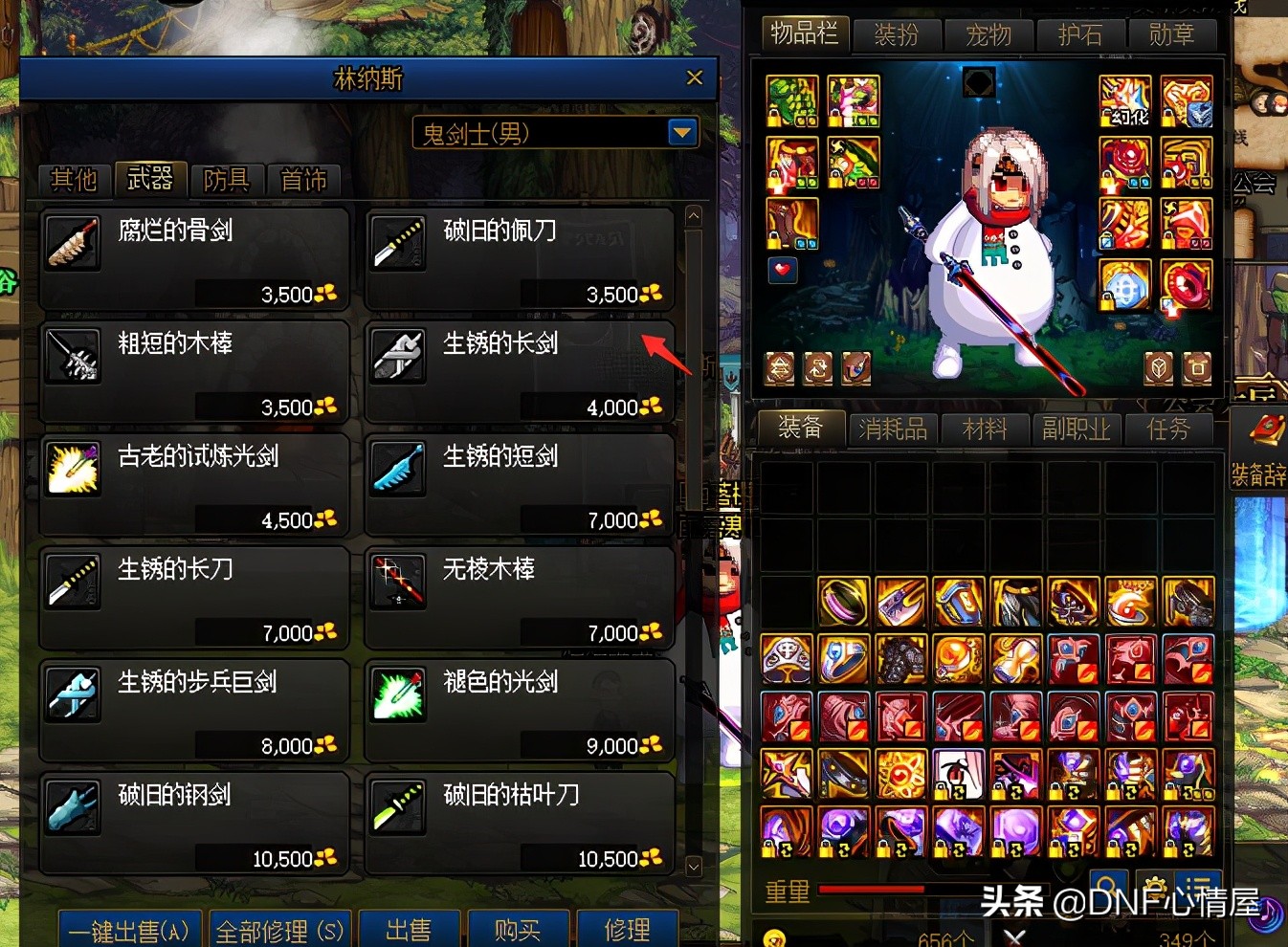
Task: Click the heart emotion icon under character avatar
Action: tap(783, 271)
